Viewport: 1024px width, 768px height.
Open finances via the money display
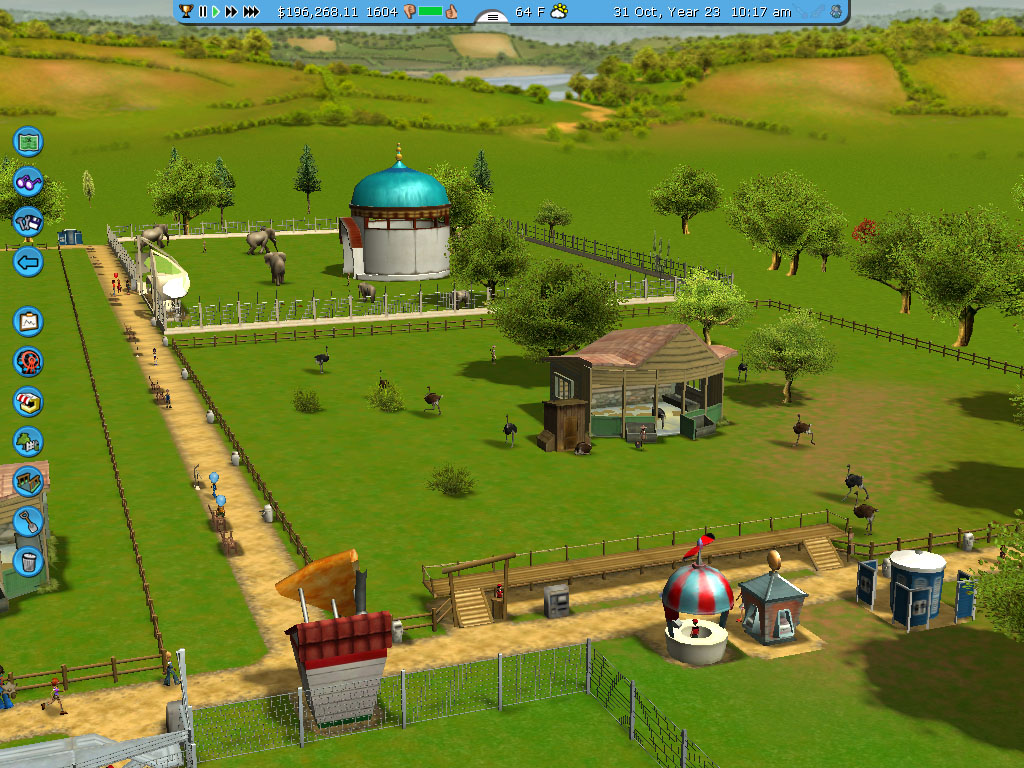coord(316,12)
